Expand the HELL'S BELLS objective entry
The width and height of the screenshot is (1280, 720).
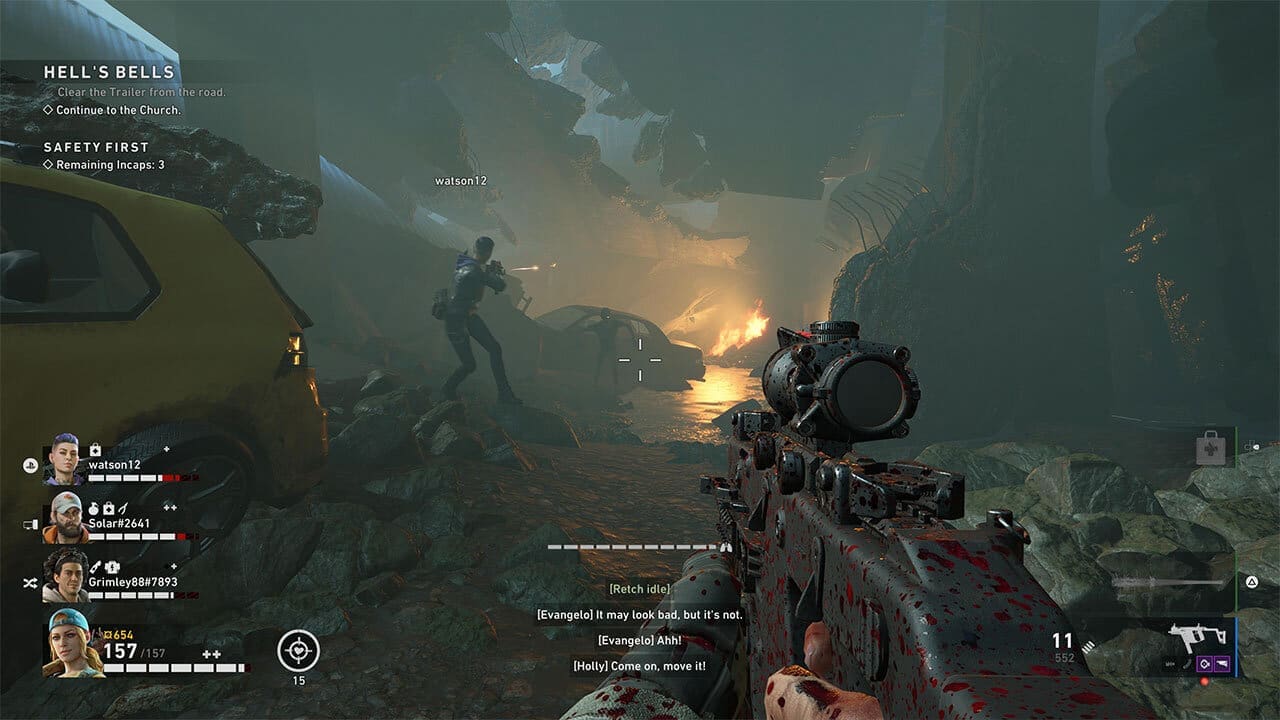click(x=107, y=72)
